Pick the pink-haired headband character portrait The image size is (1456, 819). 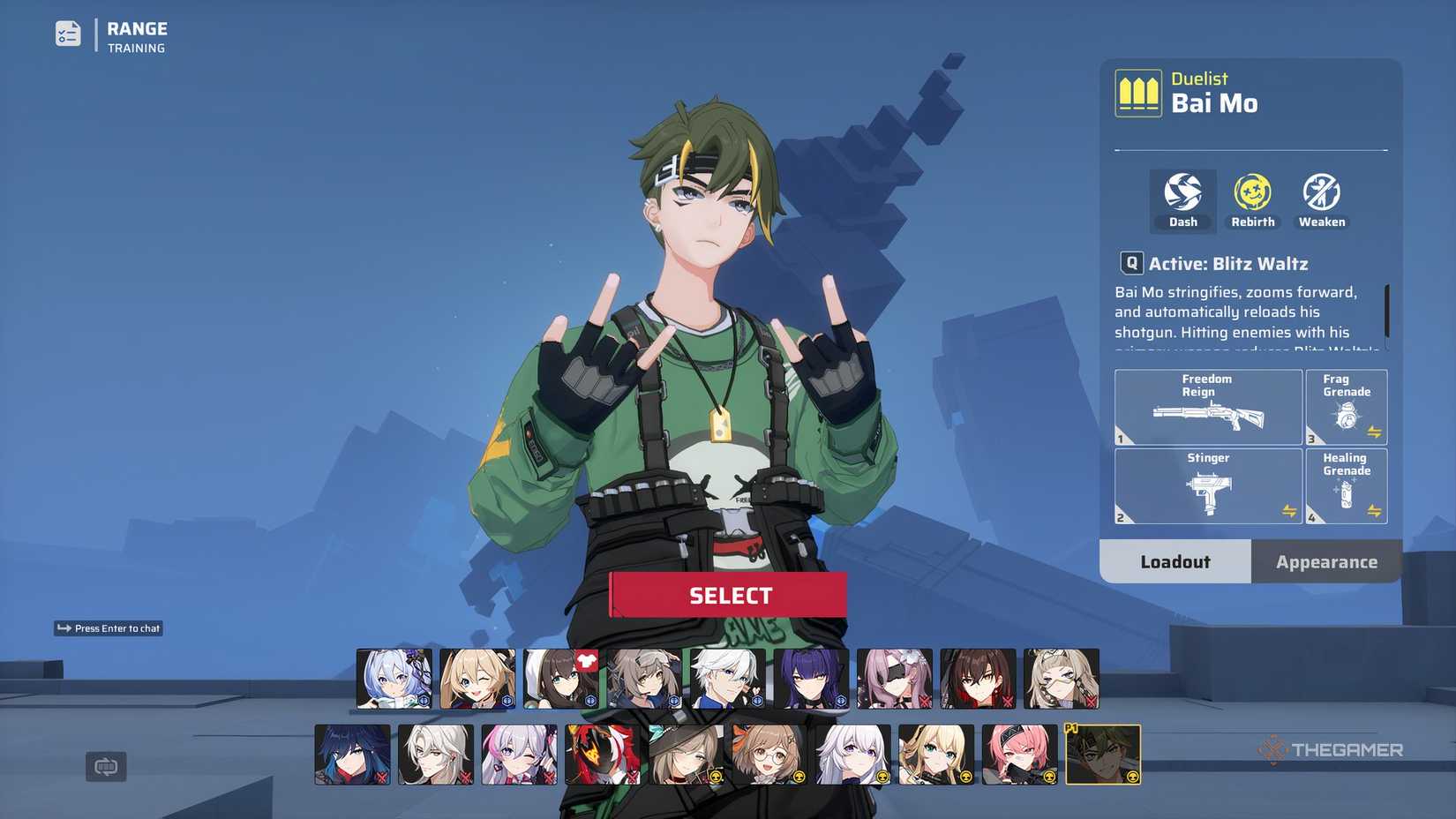coord(1019,755)
